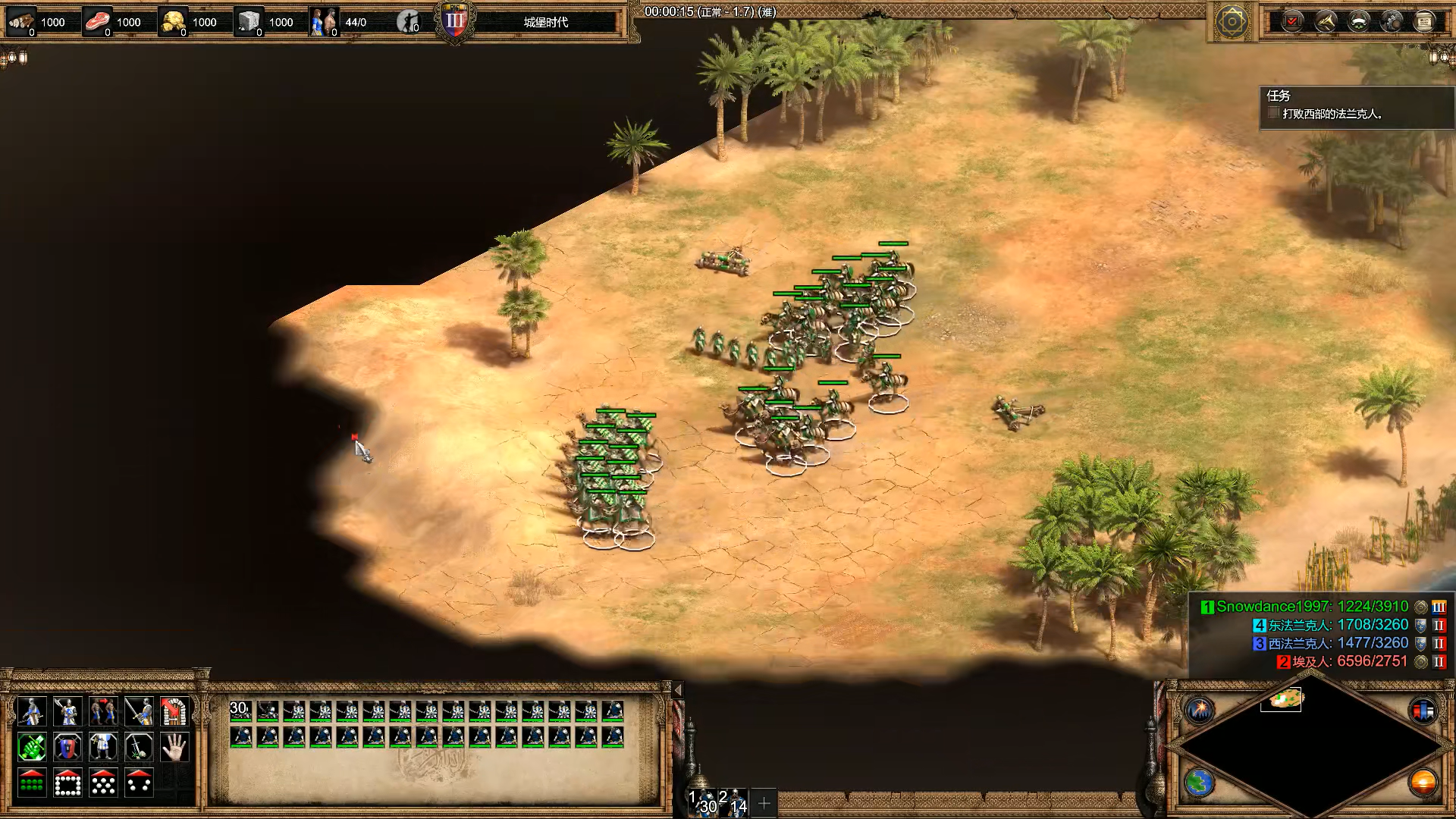The height and width of the screenshot is (819, 1456).
Task: Click the open hand stop command
Action: [x=174, y=748]
